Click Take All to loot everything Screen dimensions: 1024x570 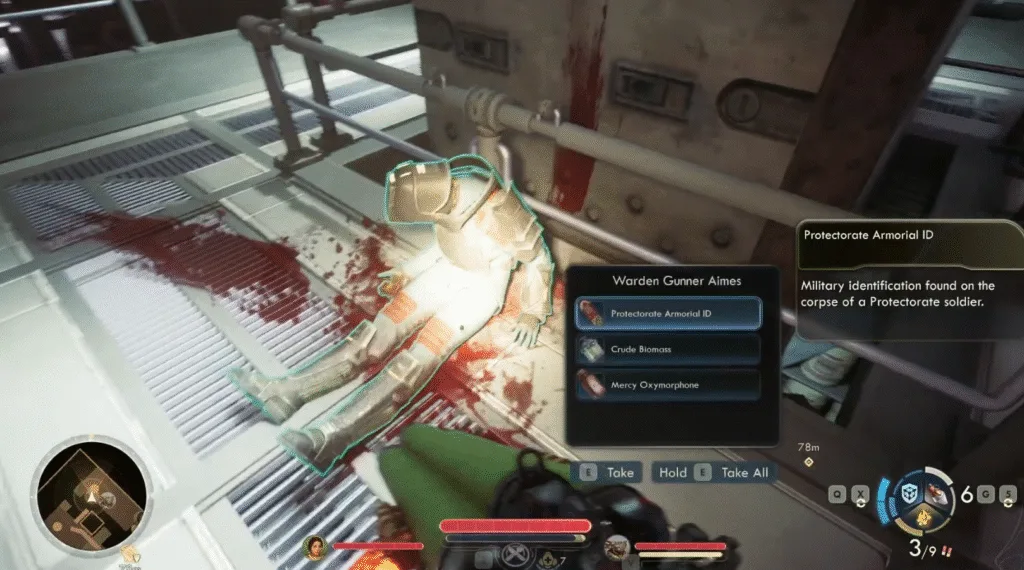[x=714, y=472]
